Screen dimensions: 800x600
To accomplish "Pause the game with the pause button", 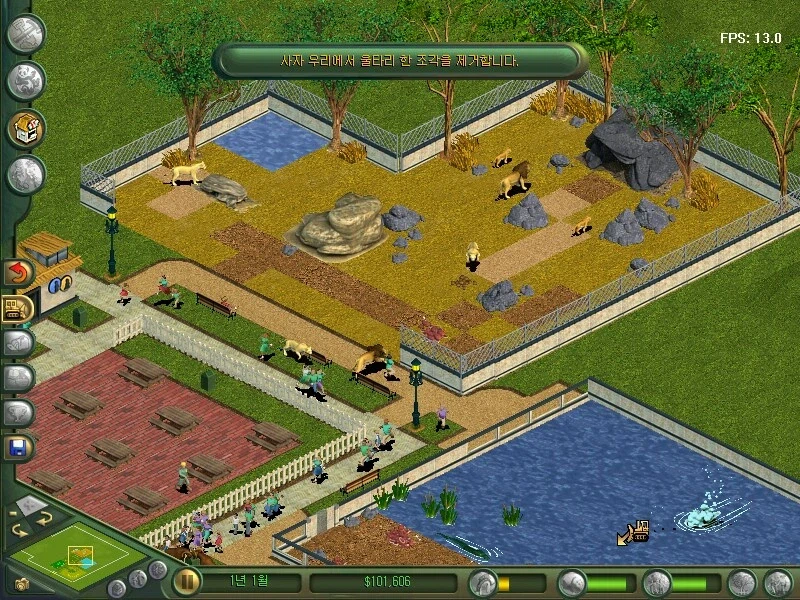I will click(x=186, y=582).
